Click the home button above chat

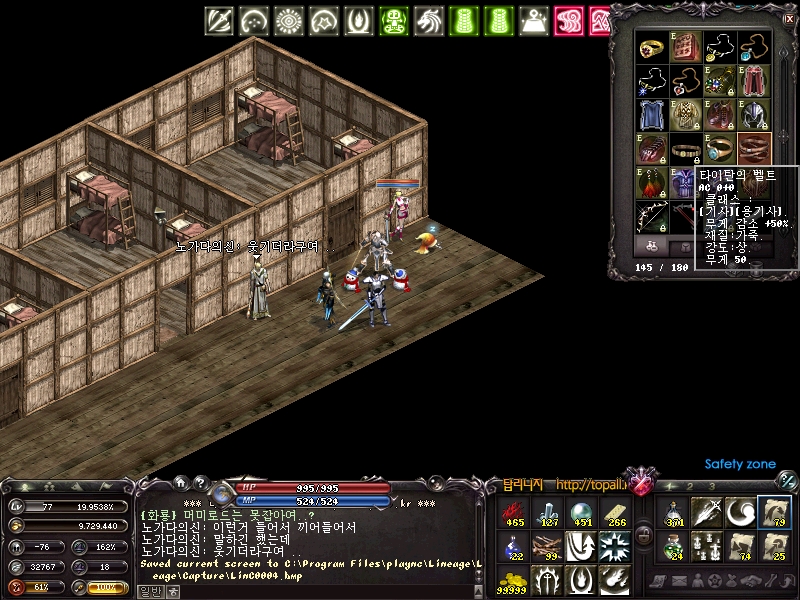tap(180, 482)
